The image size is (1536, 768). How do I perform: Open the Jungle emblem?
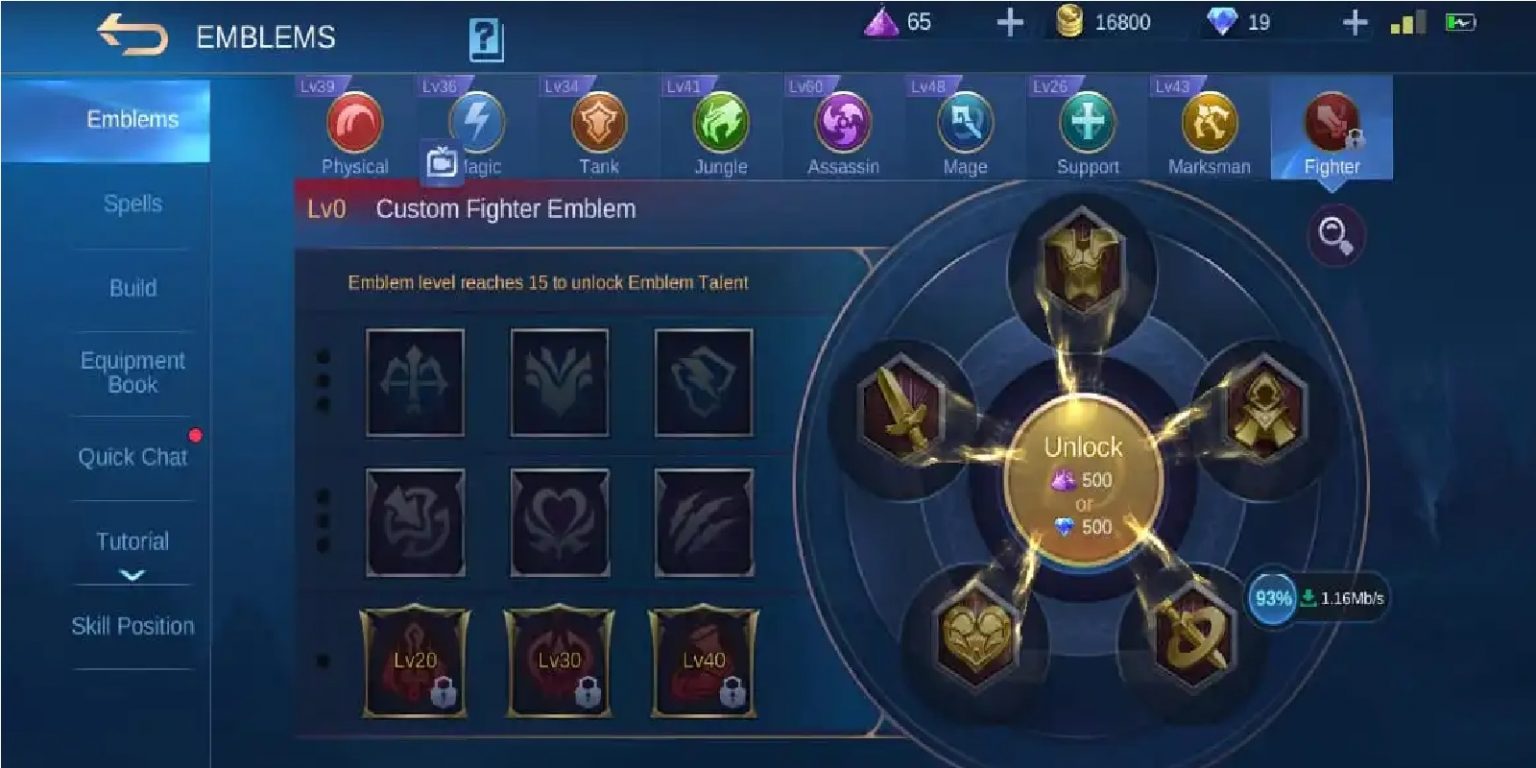coord(720,122)
